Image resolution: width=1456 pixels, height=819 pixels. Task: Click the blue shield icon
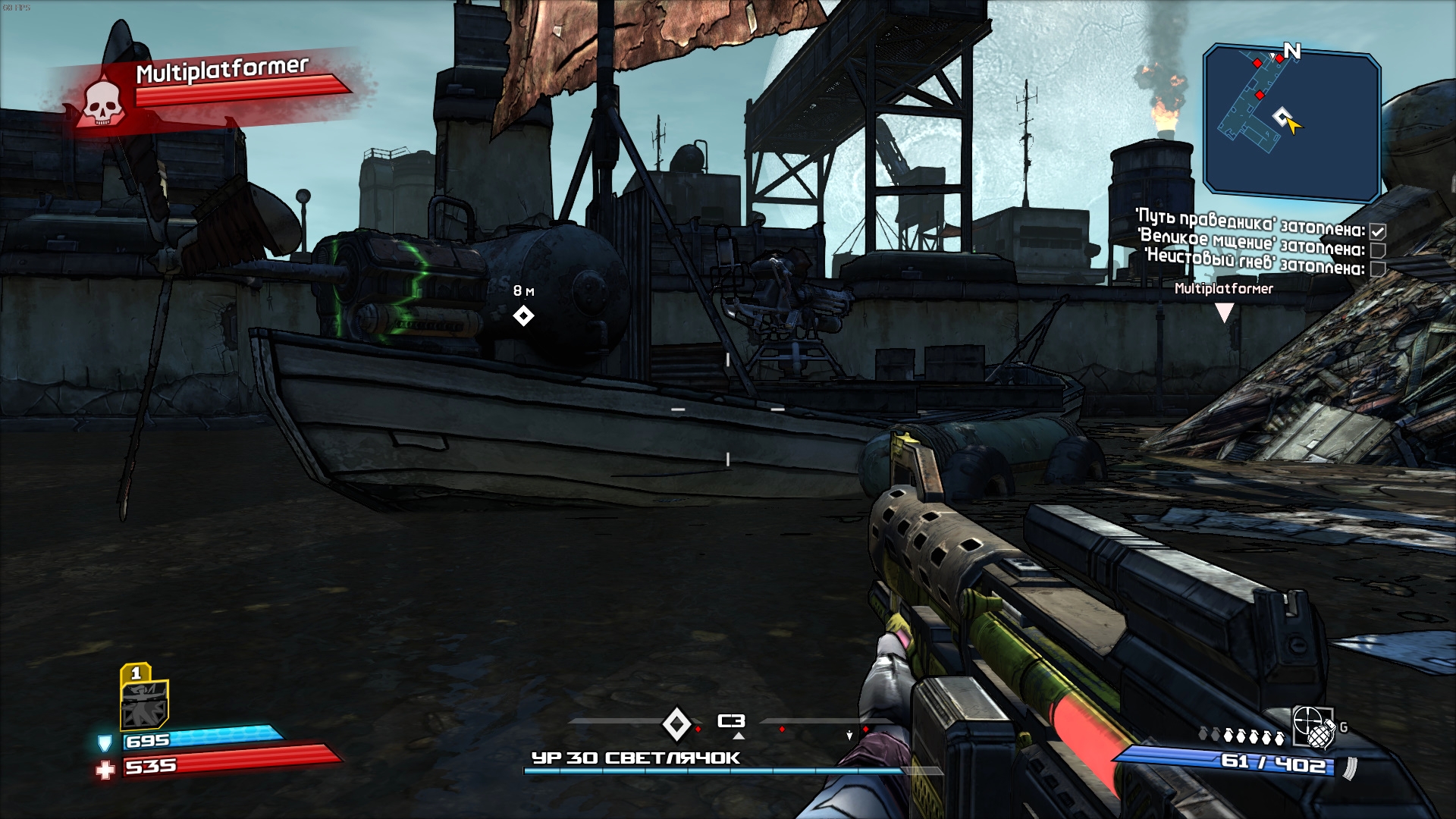point(105,742)
